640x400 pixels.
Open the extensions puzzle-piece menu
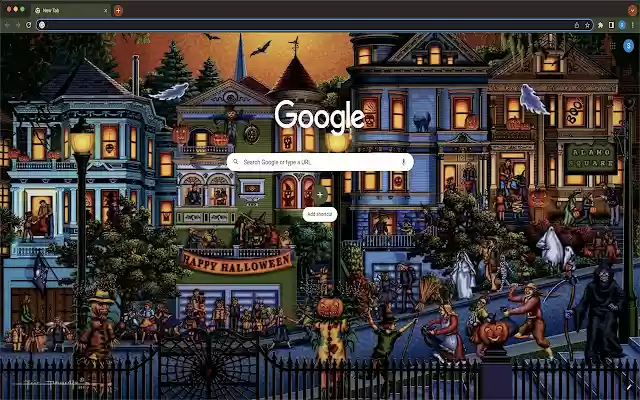600,25
